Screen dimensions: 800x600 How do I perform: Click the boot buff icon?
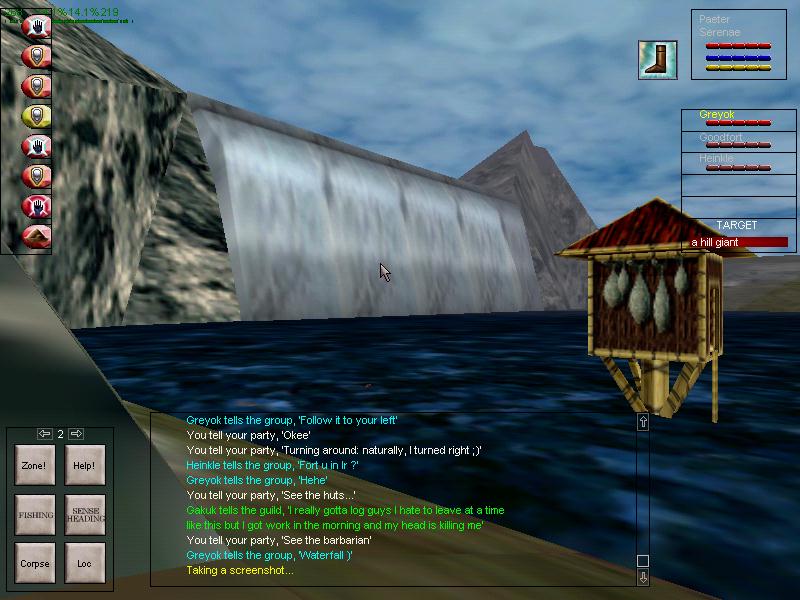pyautogui.click(x=658, y=60)
